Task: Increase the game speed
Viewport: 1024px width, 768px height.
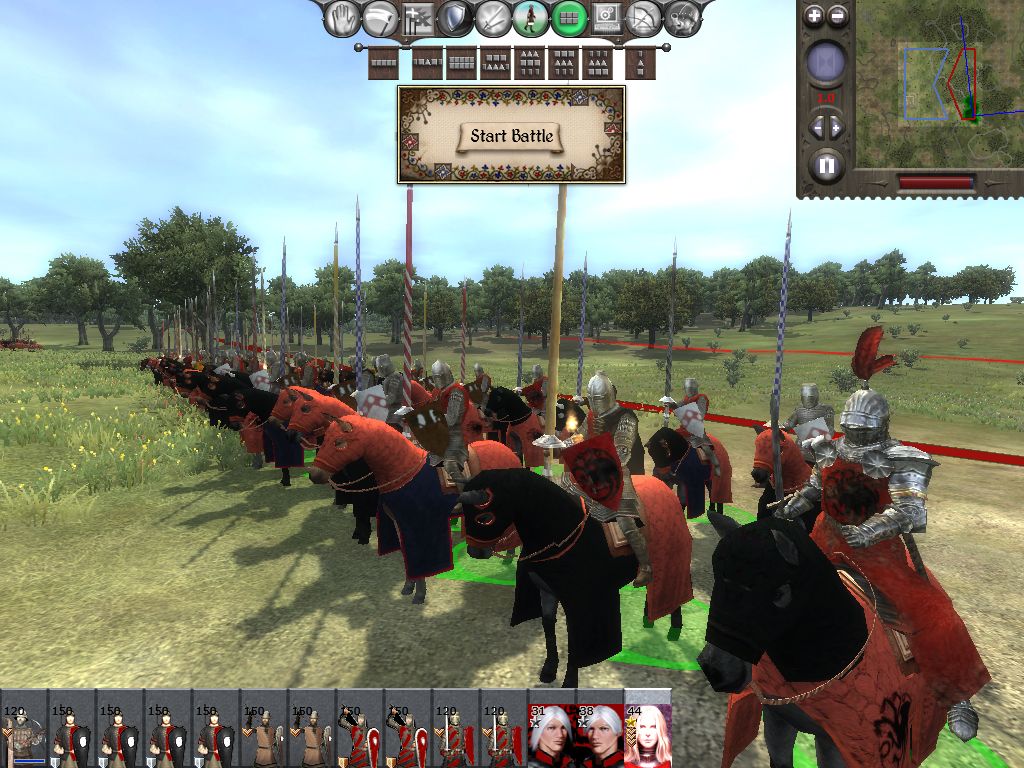Action: (837, 128)
